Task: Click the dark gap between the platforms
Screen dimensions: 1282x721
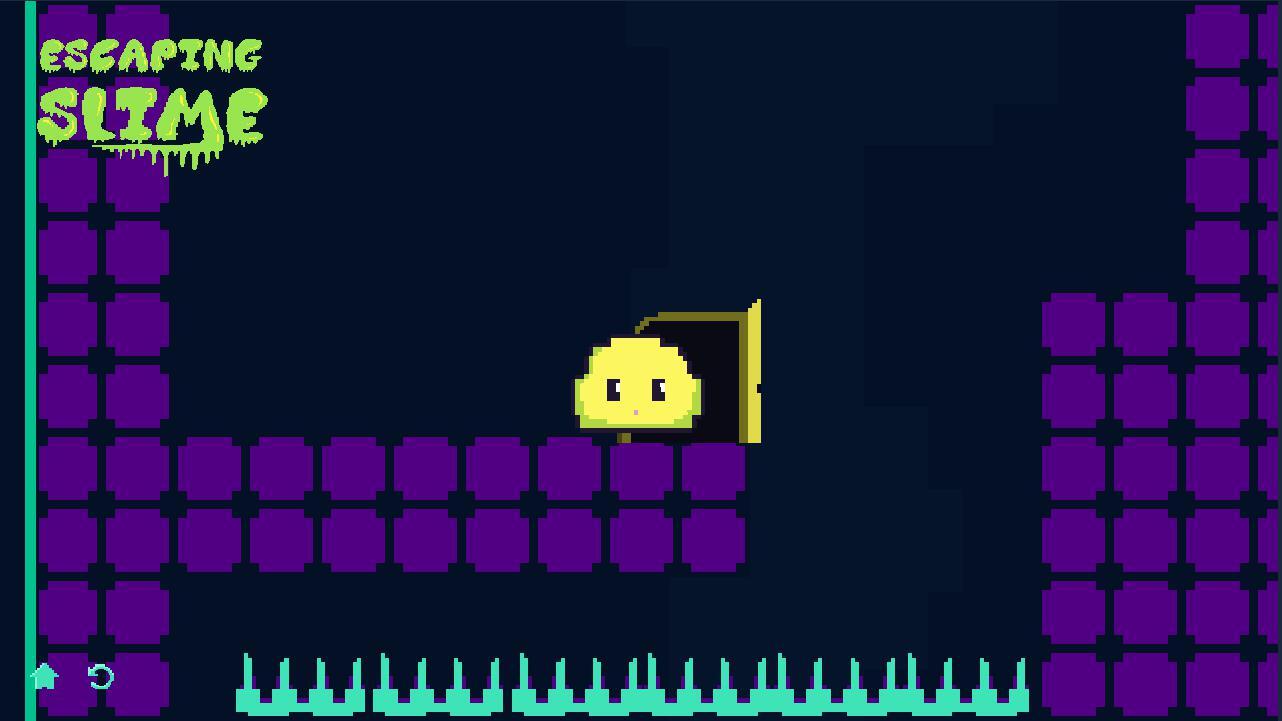Action: 890,550
